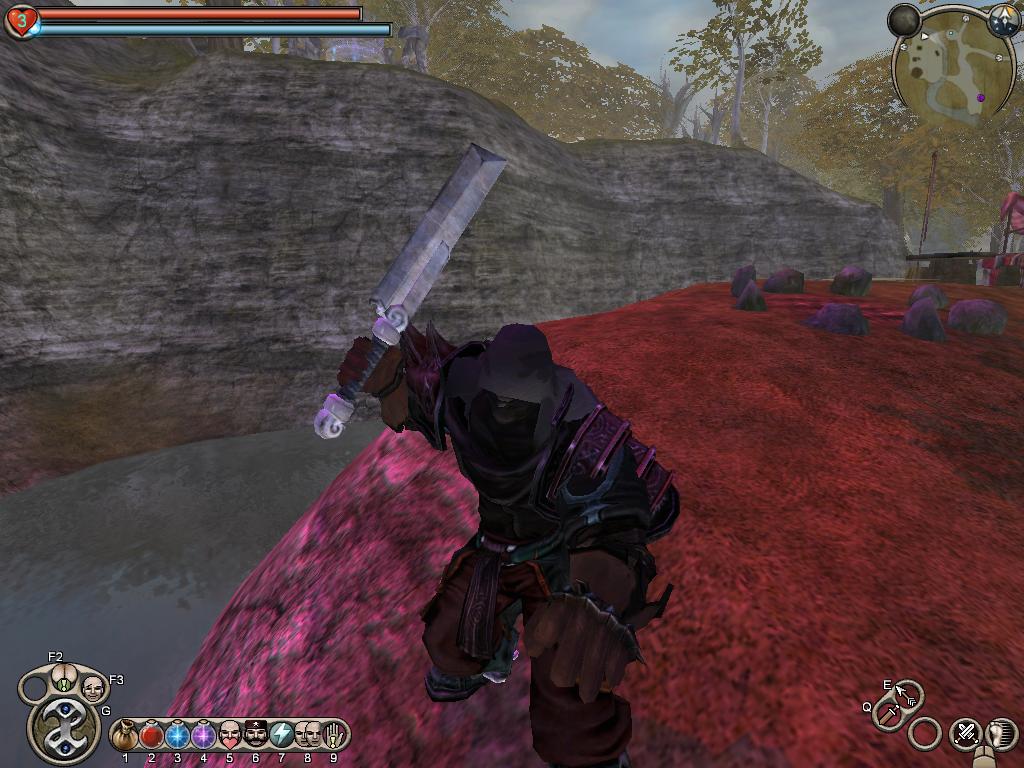Click the compass arrow on the minimap

(1003, 21)
